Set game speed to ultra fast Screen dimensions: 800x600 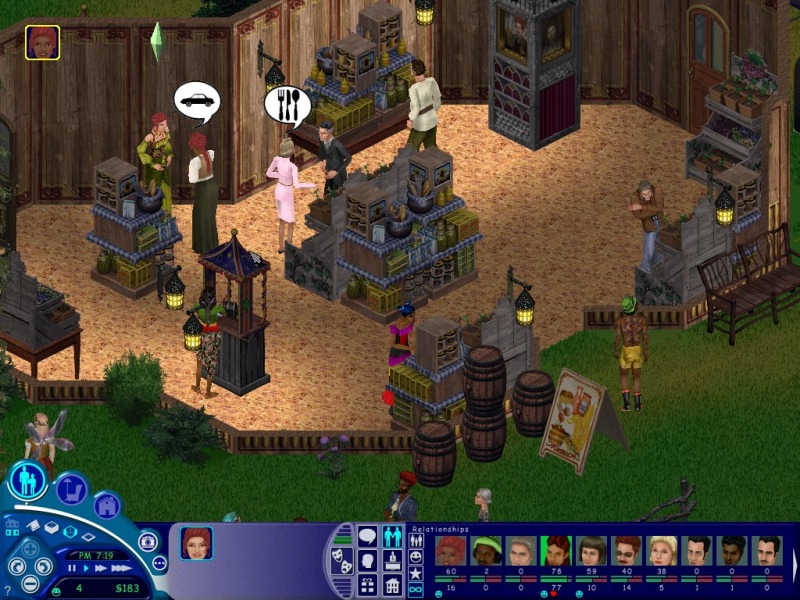(121, 568)
